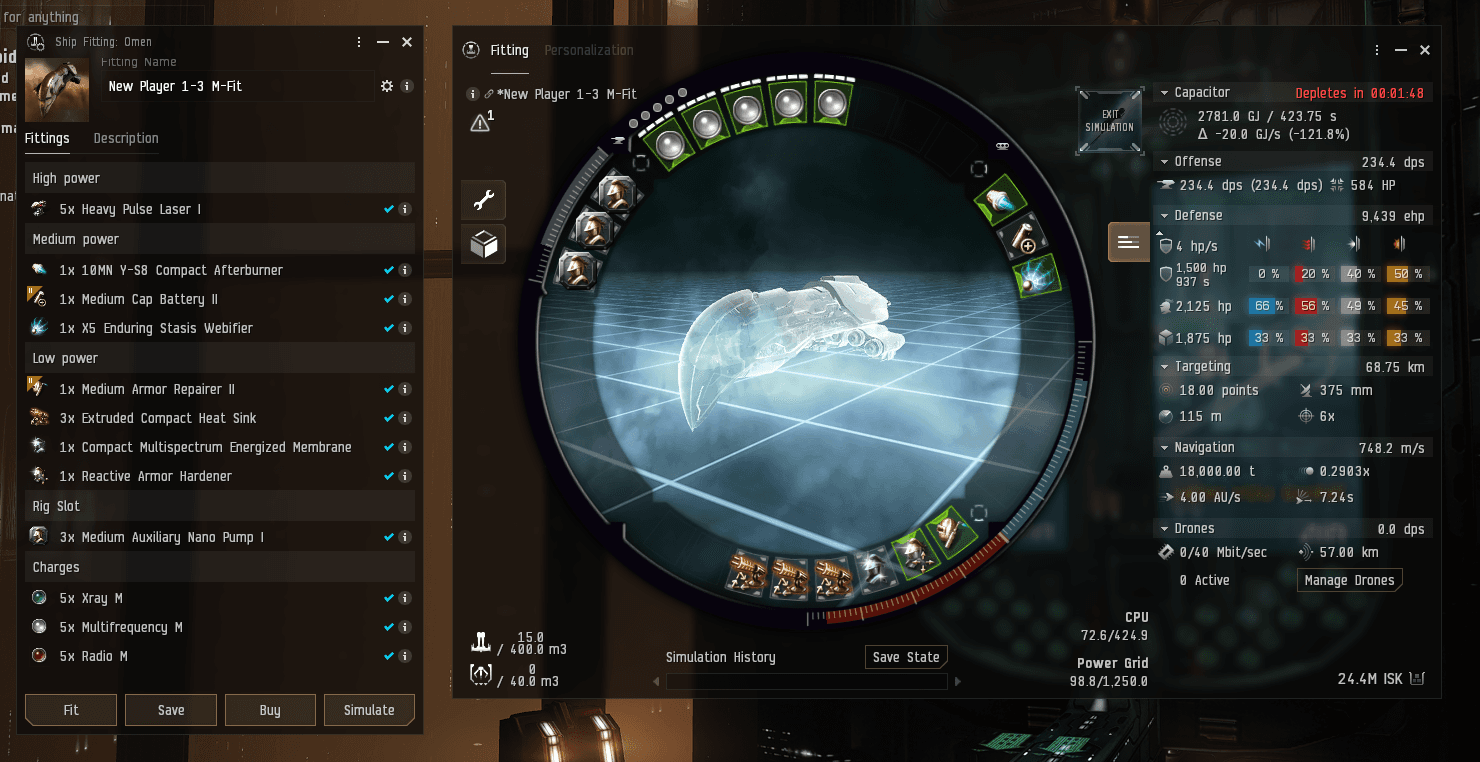Image resolution: width=1480 pixels, height=762 pixels.
Task: Buy the fitting's modules
Action: tap(270, 710)
